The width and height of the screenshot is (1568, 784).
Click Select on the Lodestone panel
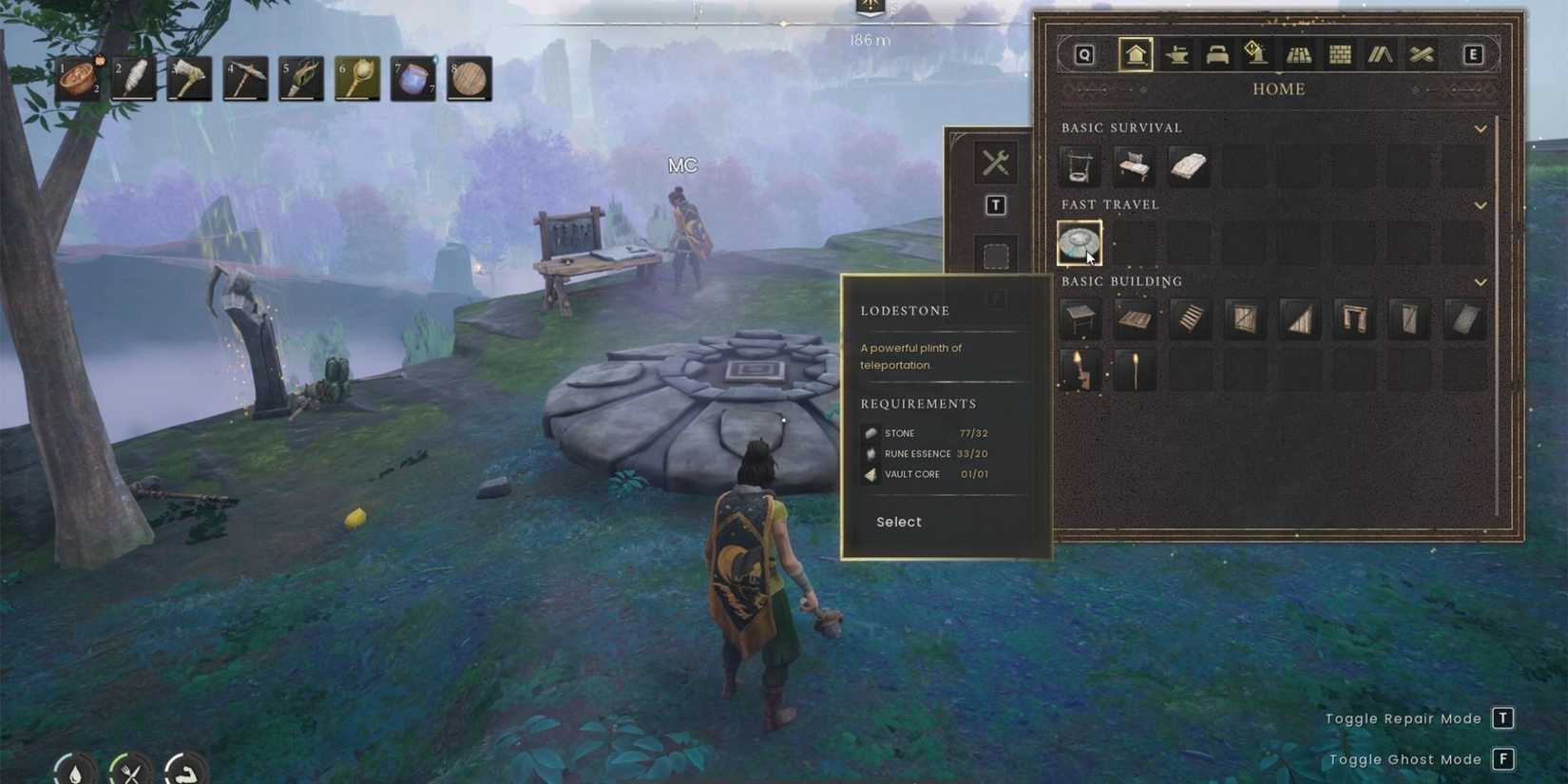[x=897, y=522]
